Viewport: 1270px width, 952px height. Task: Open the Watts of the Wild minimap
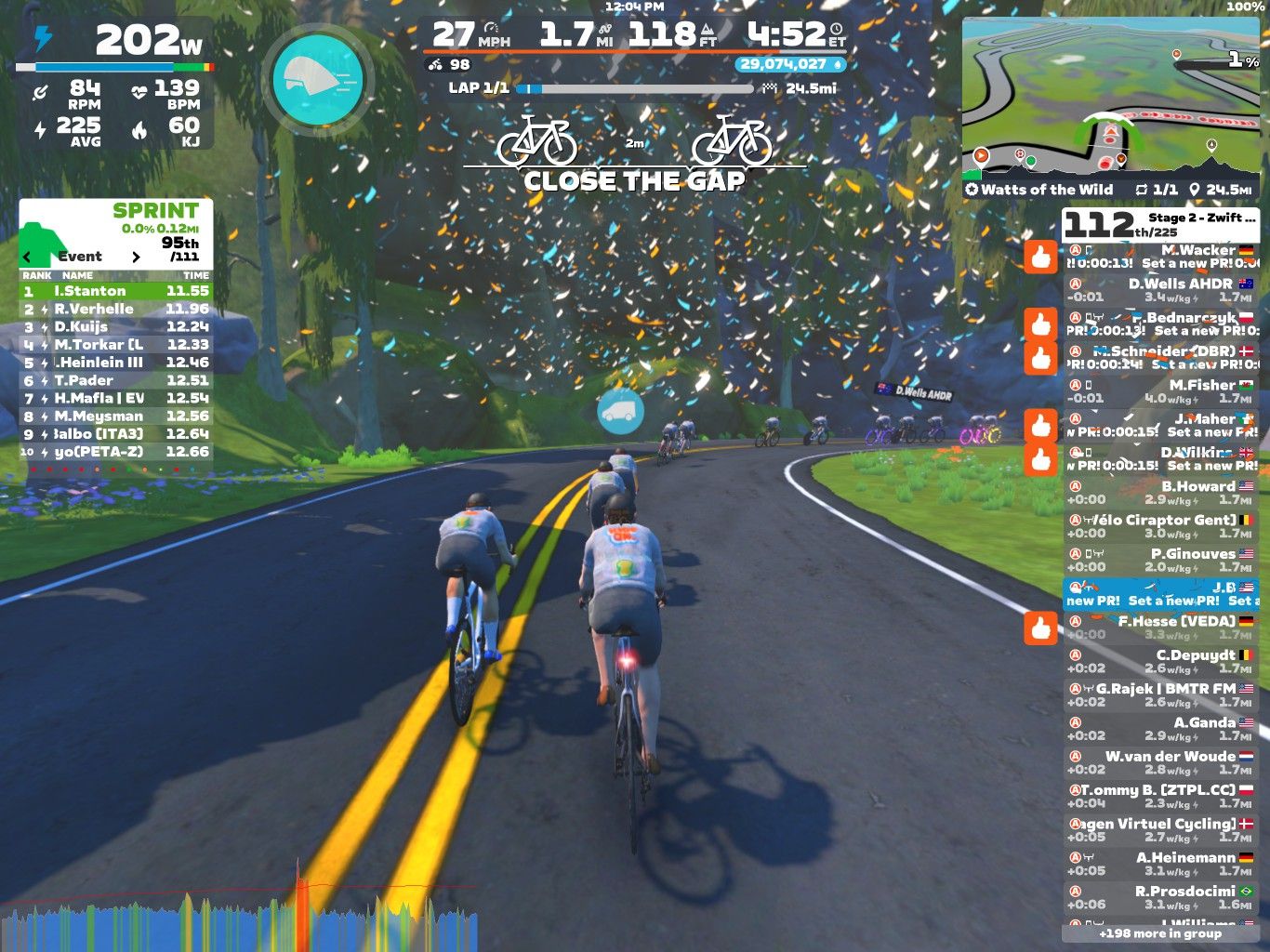click(1109, 98)
